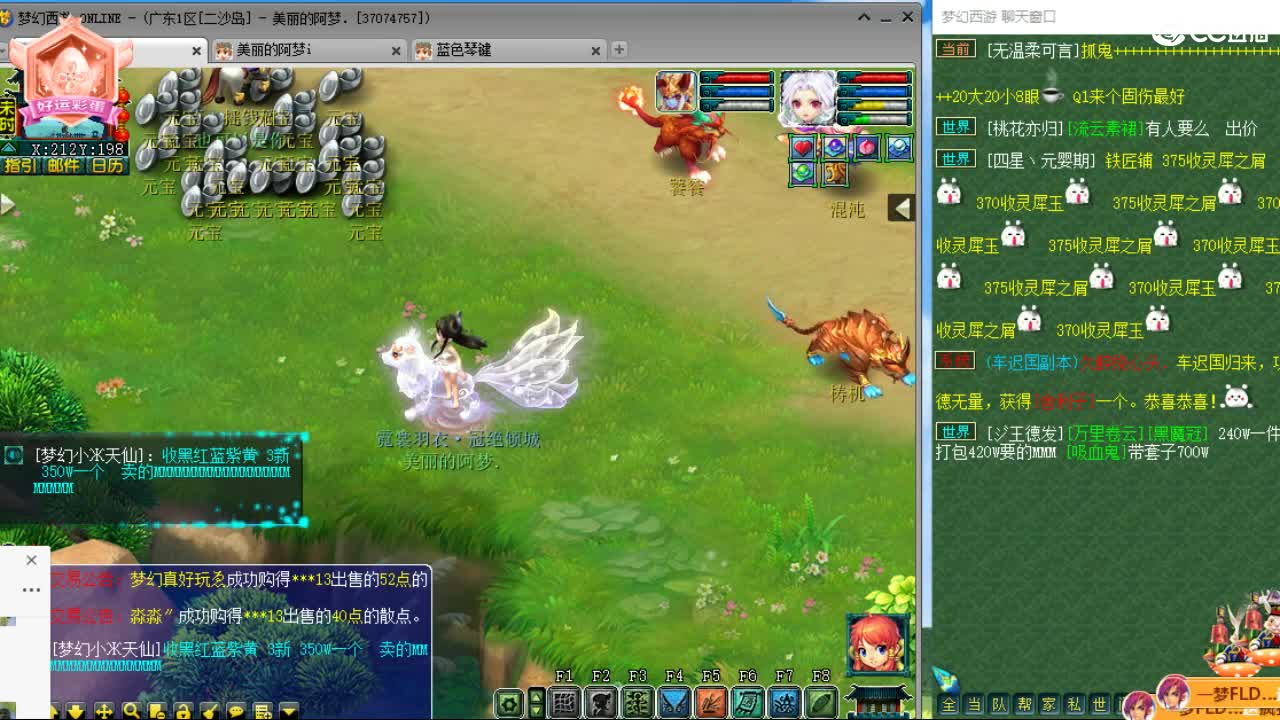This screenshot has height=720, width=1280.
Task: Open the pavilion house icon beside F8
Action: [x=877, y=700]
